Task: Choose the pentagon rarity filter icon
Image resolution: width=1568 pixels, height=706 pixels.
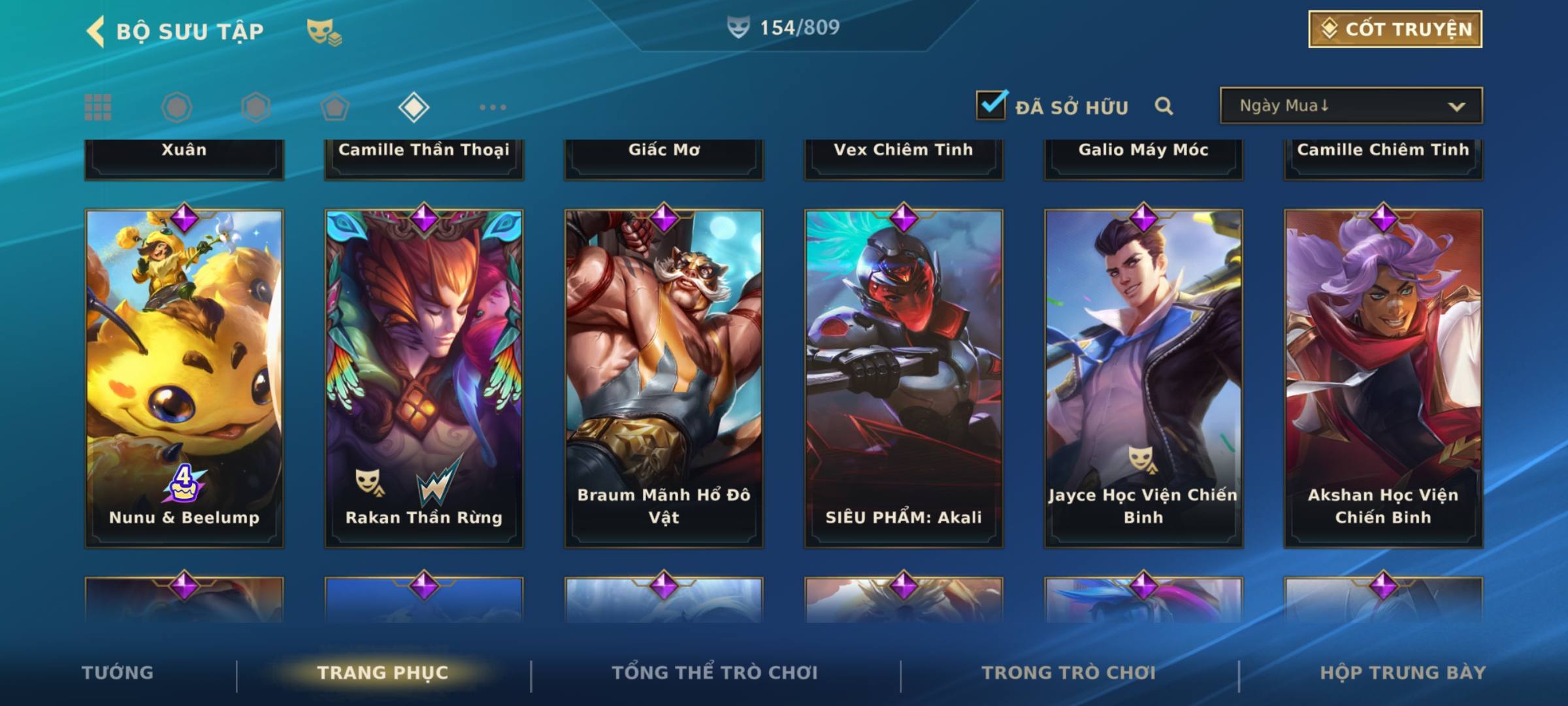Action: (x=335, y=107)
